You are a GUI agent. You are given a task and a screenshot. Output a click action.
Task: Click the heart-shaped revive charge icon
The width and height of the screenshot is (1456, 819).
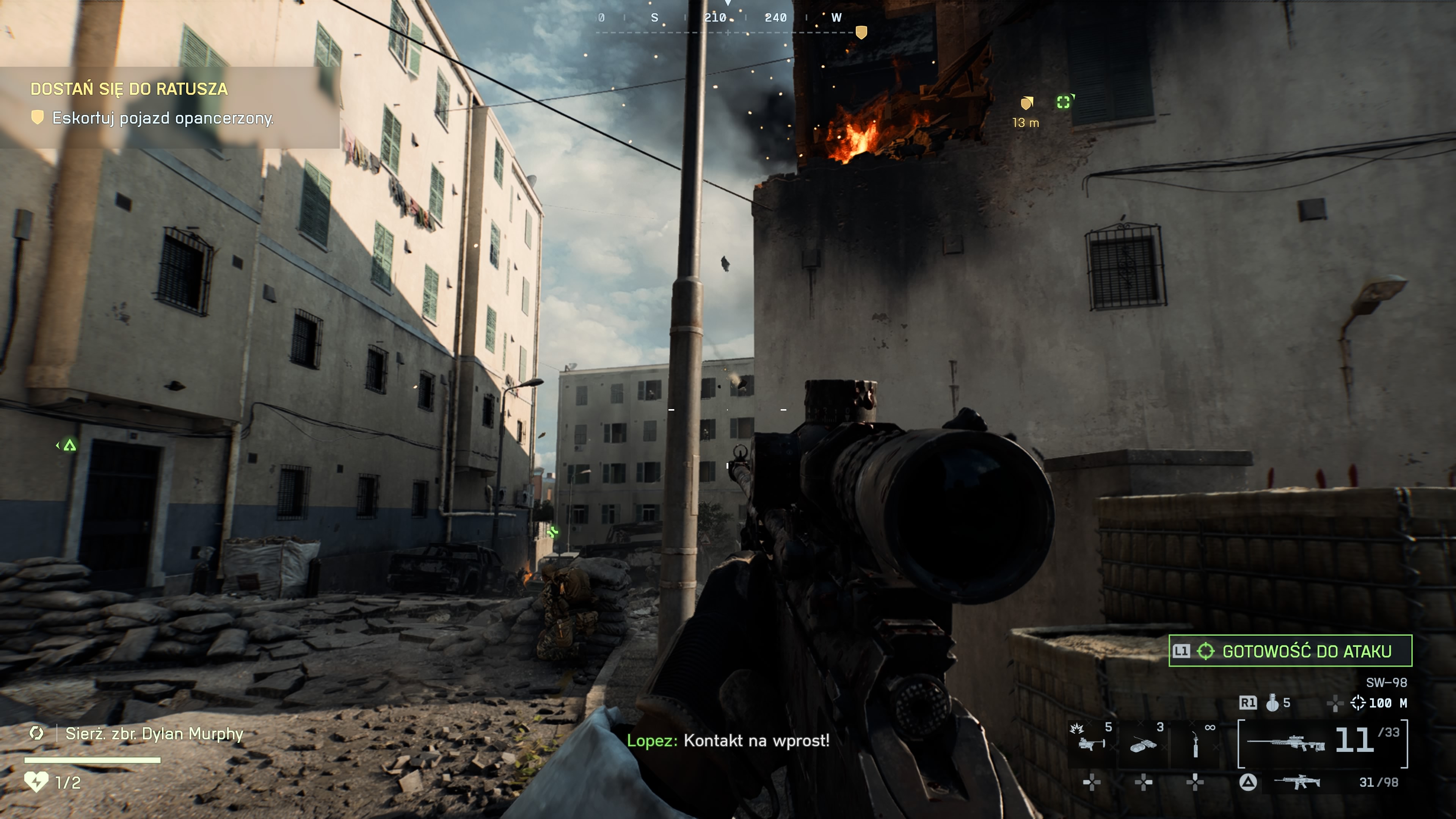(x=36, y=782)
